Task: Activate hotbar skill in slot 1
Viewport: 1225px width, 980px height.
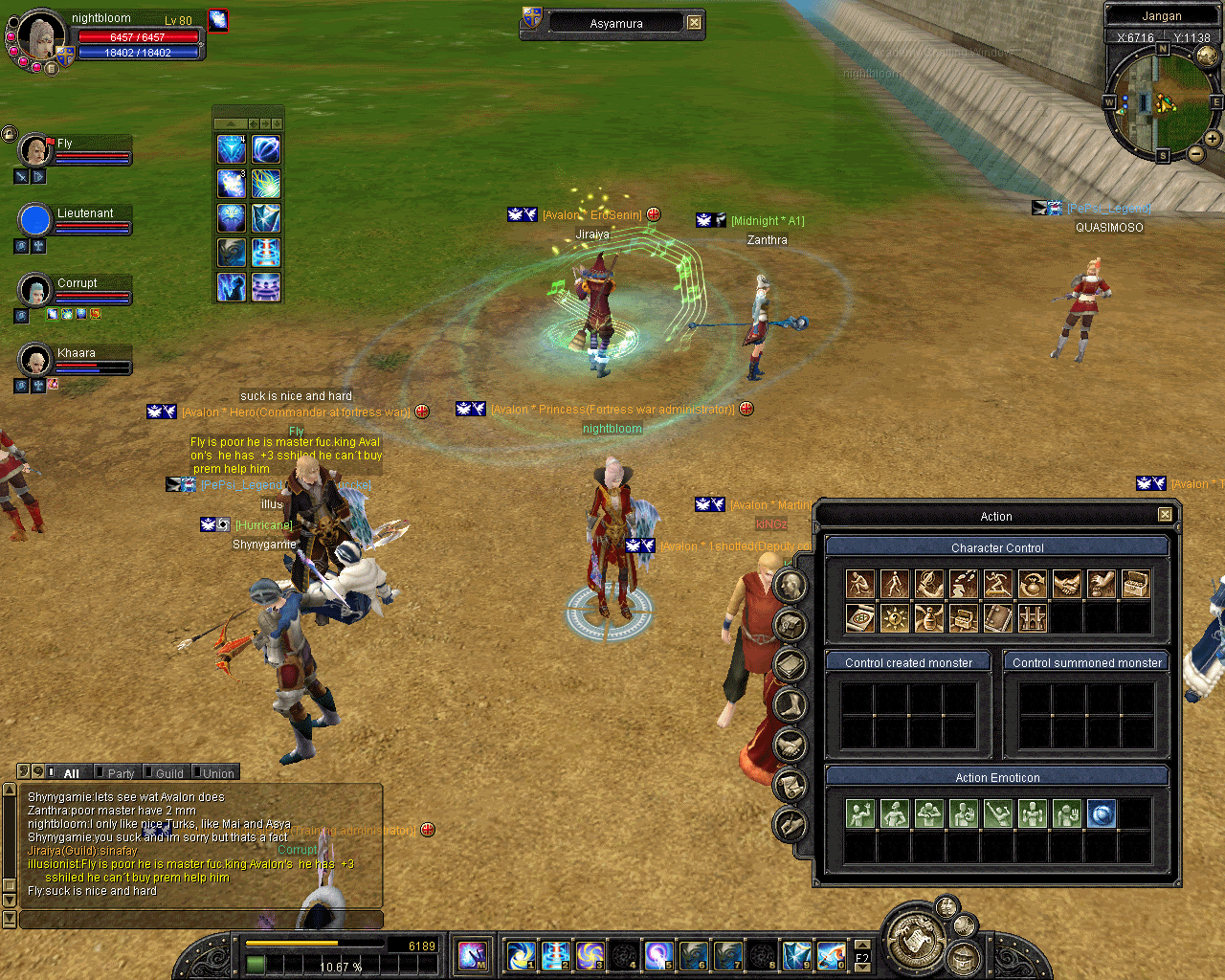Action: tap(522, 955)
